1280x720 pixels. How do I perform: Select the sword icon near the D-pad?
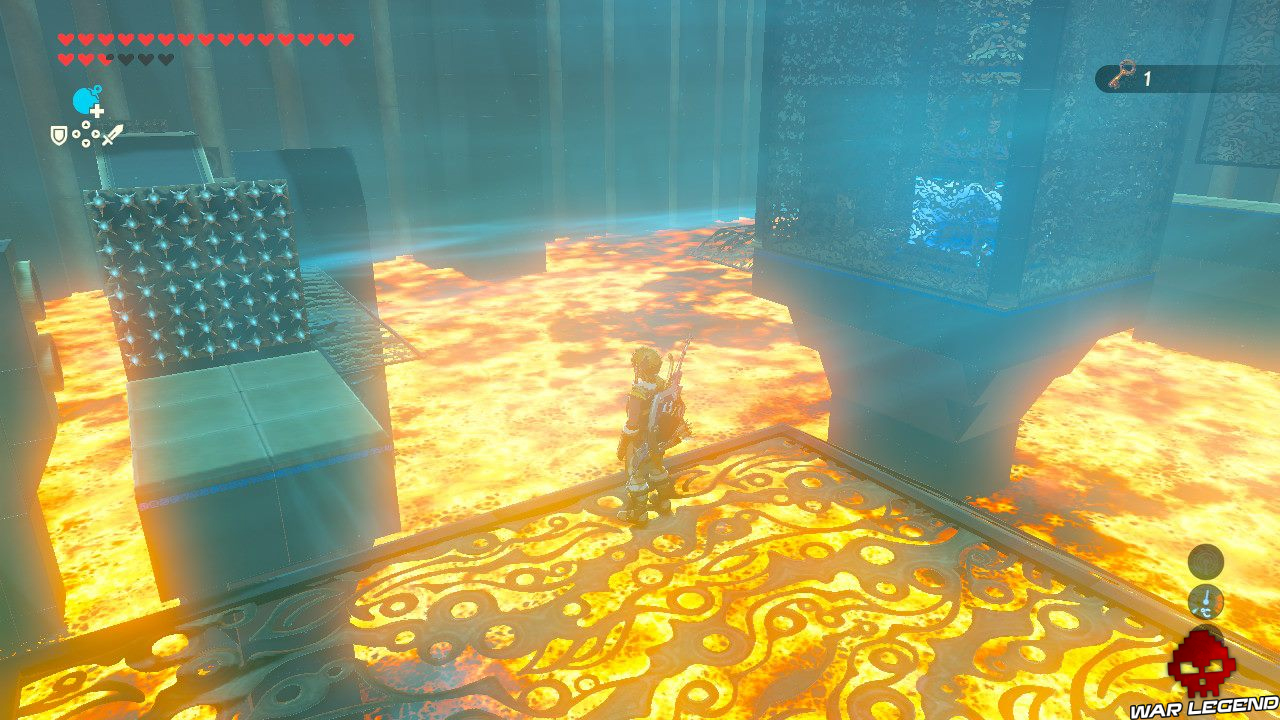[114, 133]
